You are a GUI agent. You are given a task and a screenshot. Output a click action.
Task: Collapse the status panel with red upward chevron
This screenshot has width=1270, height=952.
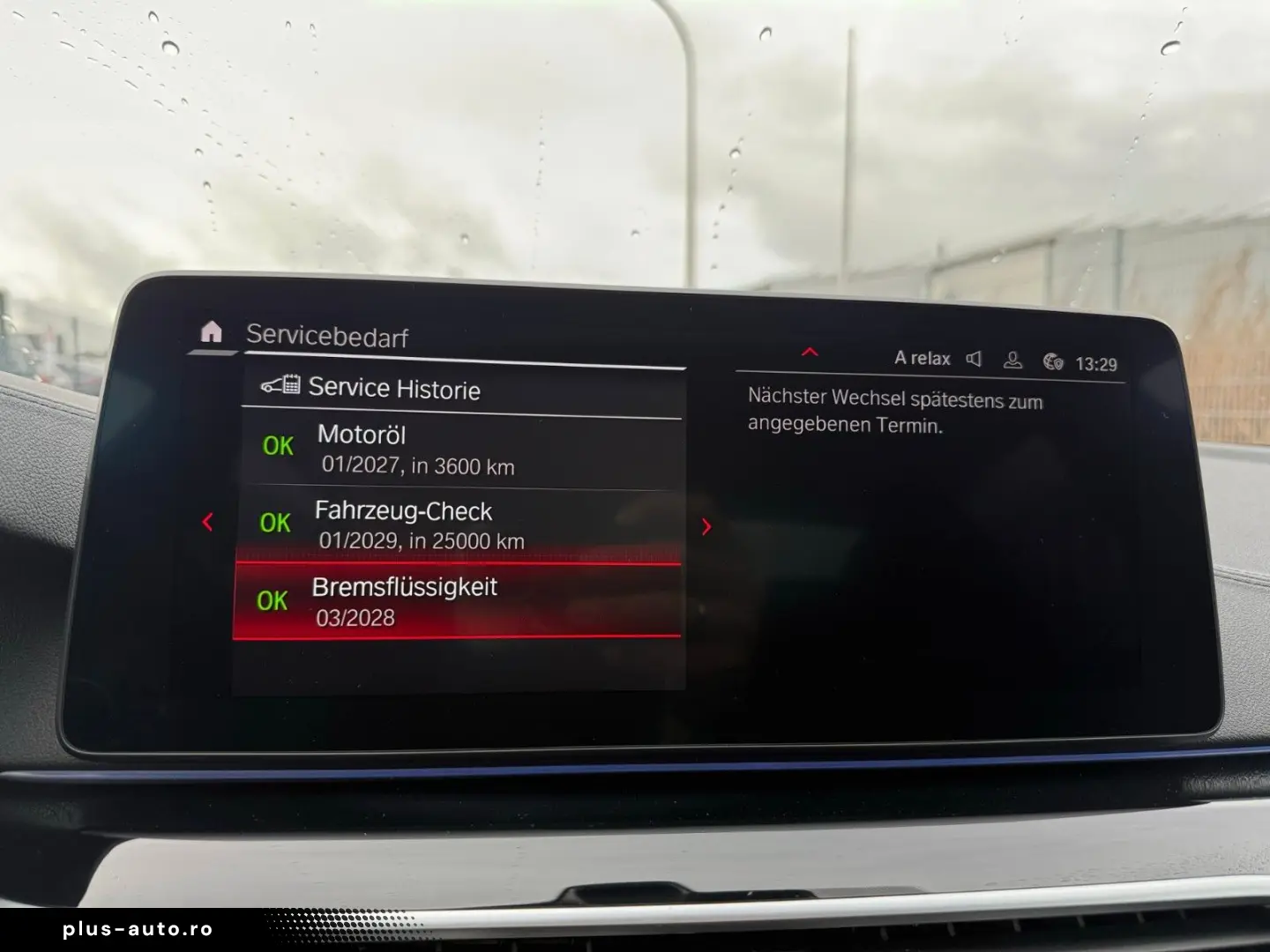pyautogui.click(x=810, y=351)
